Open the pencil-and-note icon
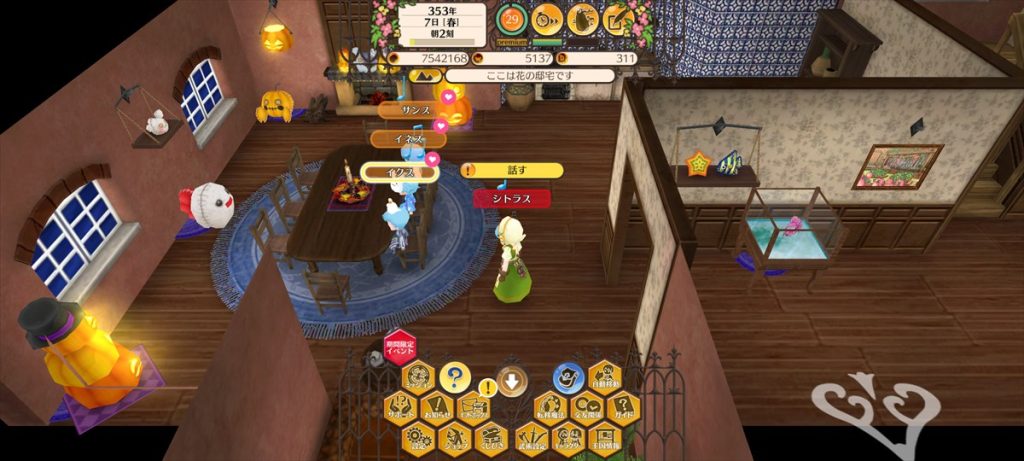This screenshot has height=461, width=1024. point(618,17)
